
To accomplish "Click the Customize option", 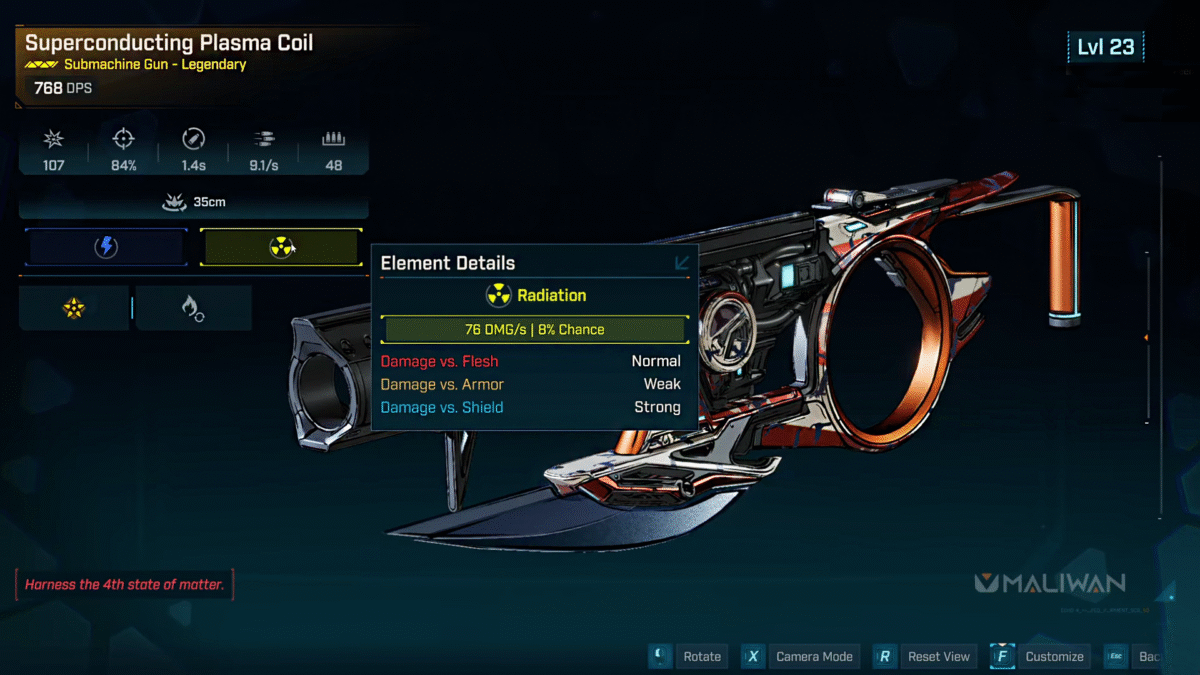I will tap(1053, 656).
